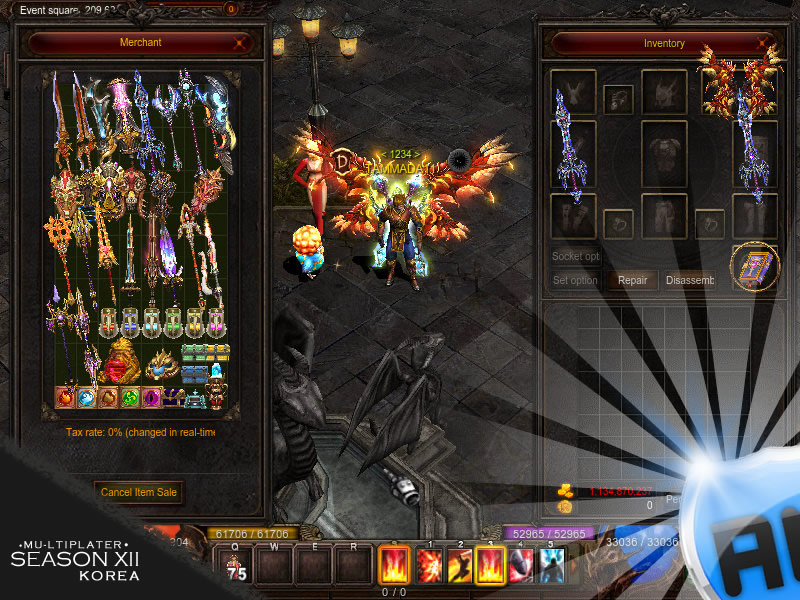Screen dimensions: 800x600
Task: Activate the dark figure skill in slot 2
Action: pyautogui.click(x=460, y=566)
